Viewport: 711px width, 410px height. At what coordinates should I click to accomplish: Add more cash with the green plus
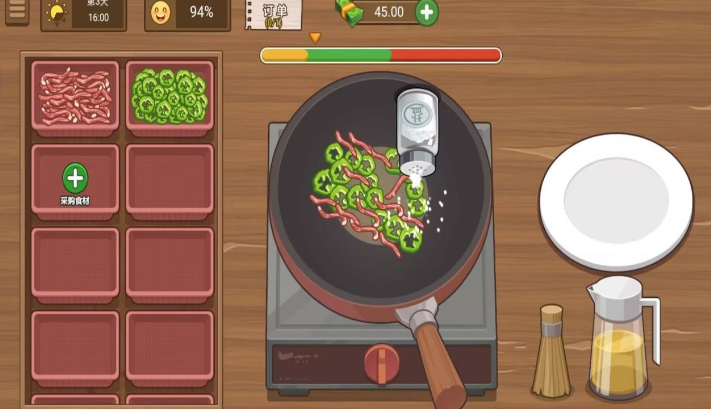coord(426,12)
